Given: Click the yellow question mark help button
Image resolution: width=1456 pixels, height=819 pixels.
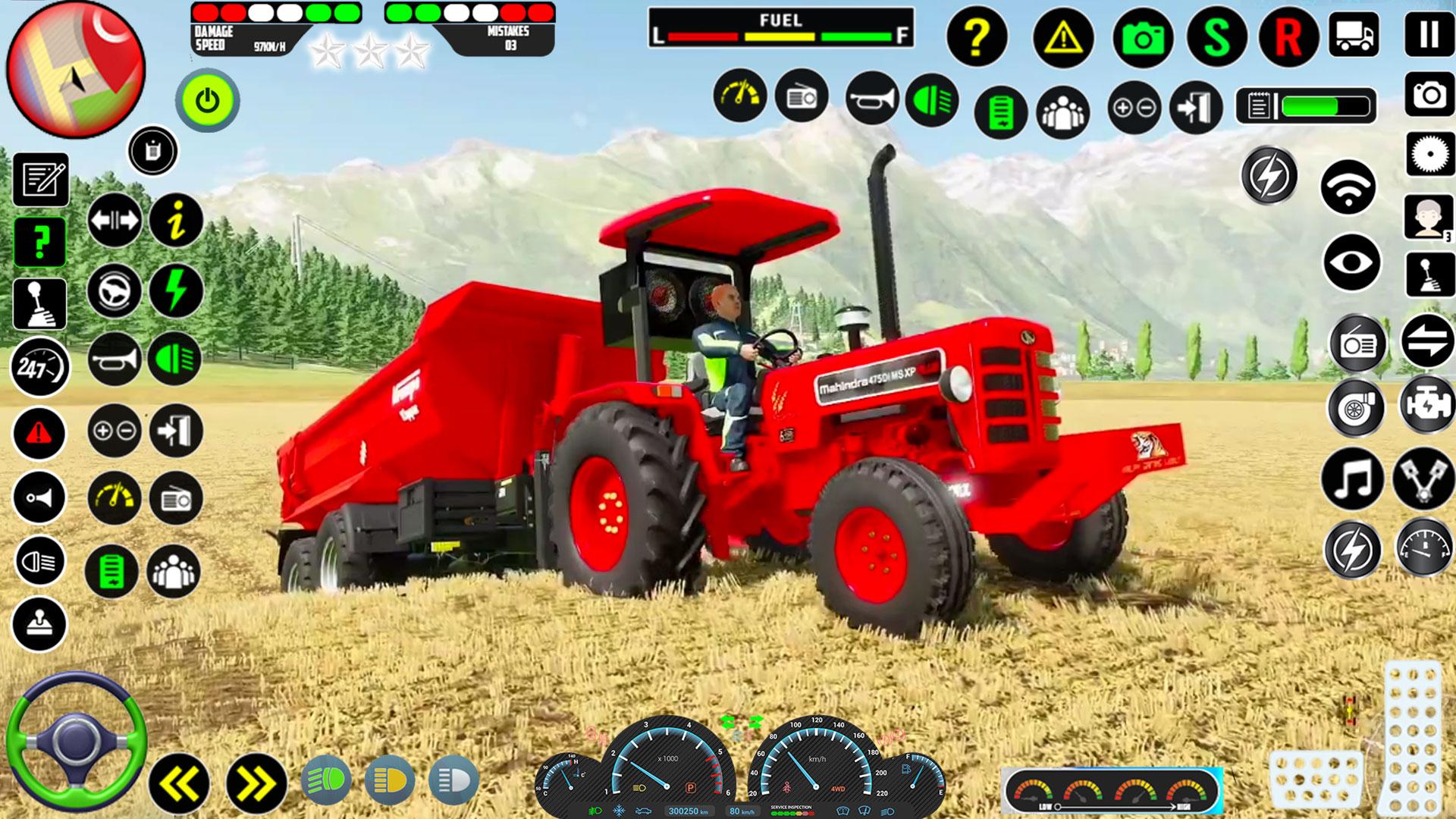Looking at the screenshot, I should pos(977,36).
